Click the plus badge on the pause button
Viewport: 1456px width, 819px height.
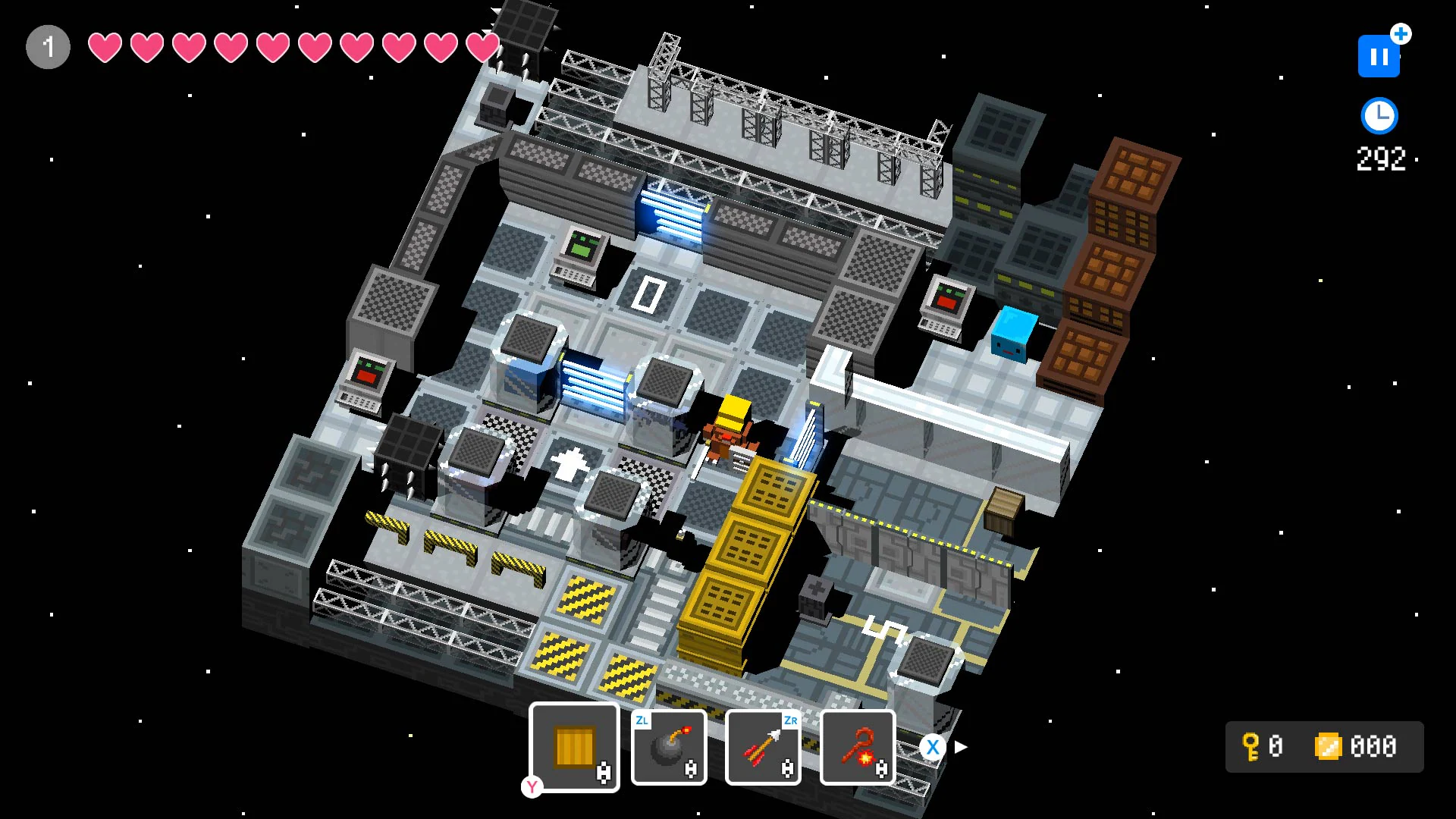pos(1399,34)
